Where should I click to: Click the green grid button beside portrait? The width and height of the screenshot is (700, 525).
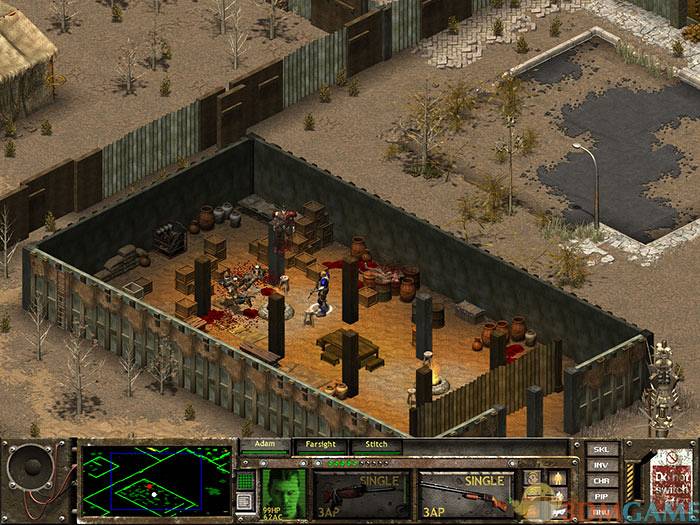[x=246, y=480]
